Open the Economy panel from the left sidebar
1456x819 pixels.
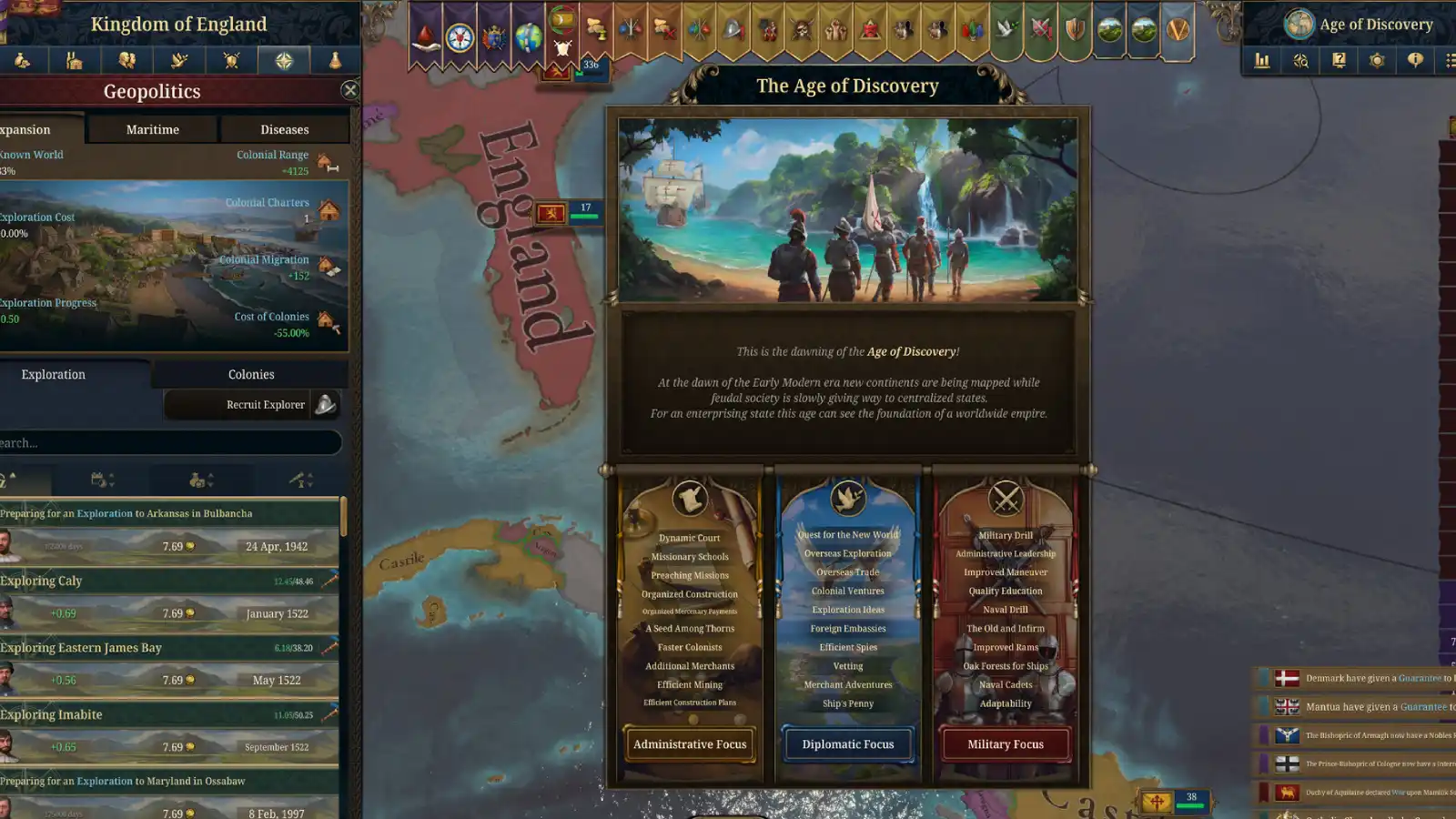click(23, 60)
